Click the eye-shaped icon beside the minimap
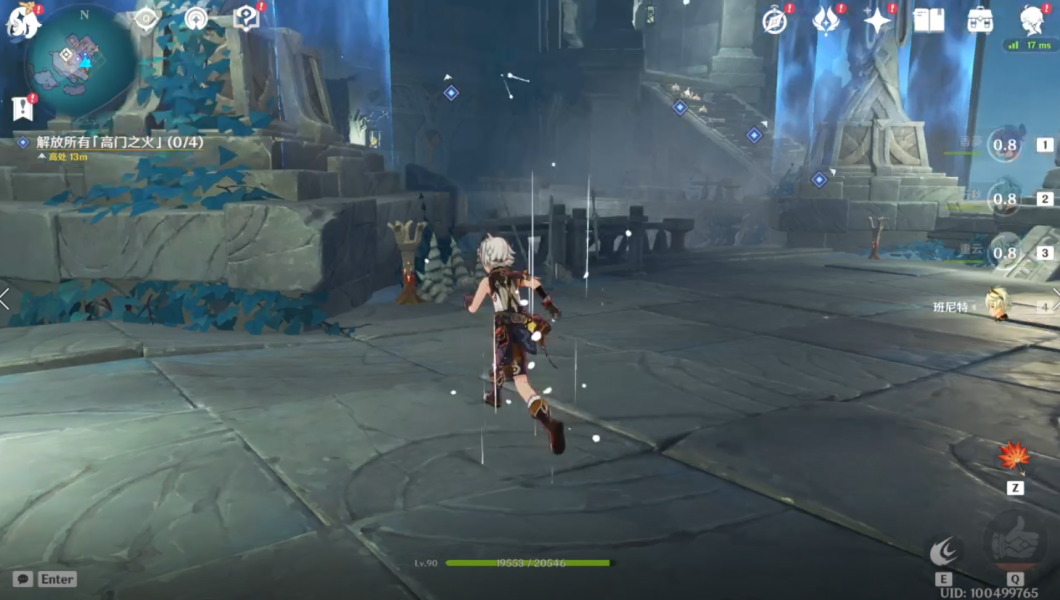1060x600 pixels. pos(146,19)
